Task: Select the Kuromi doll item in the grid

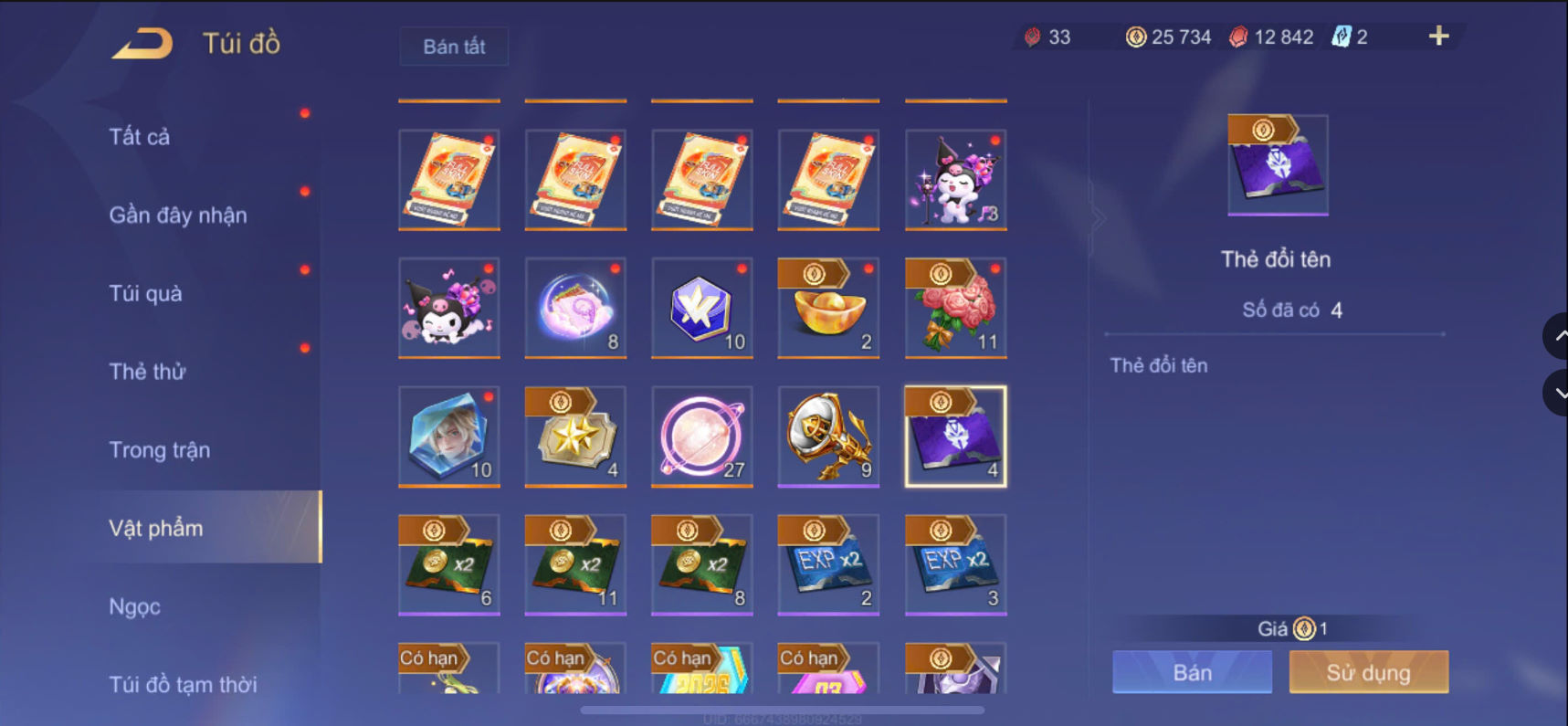Action: pyautogui.click(x=448, y=309)
